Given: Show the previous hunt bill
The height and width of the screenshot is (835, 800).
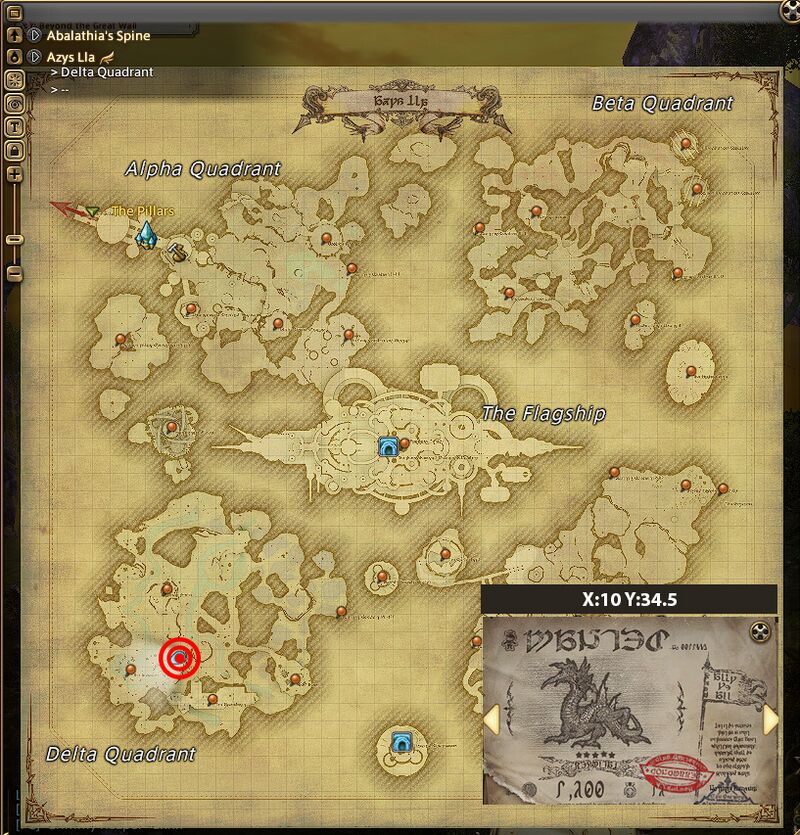Looking at the screenshot, I should point(491,719).
